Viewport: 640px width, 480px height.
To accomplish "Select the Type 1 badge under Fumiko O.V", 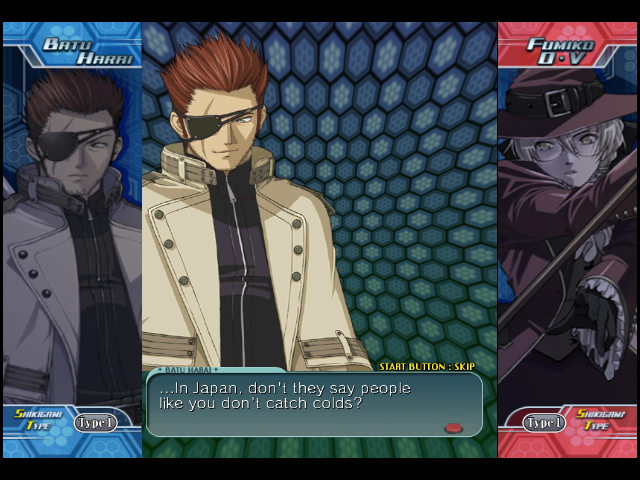I will click(x=545, y=422).
